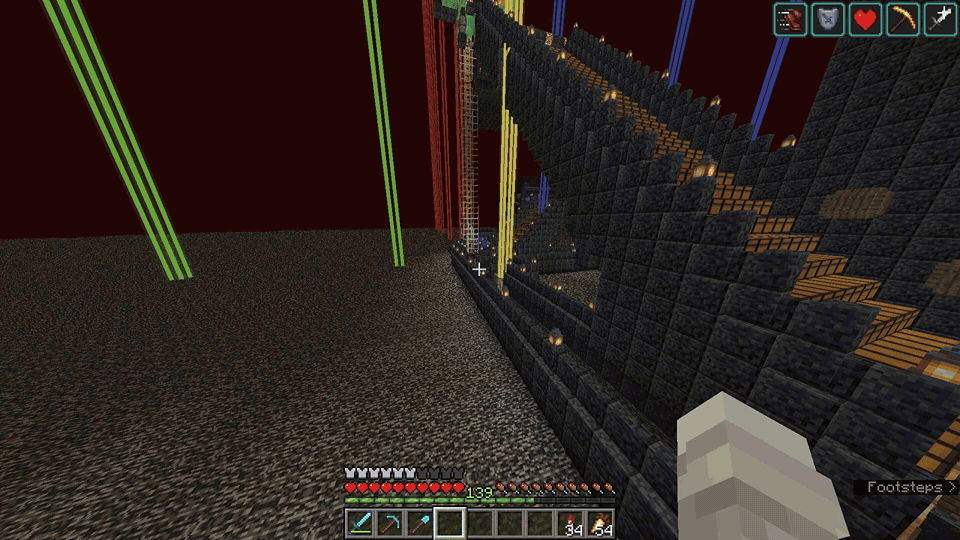This screenshot has width=960, height=540.
Task: Choose the redstone torch stack of 34
Action: 571,522
